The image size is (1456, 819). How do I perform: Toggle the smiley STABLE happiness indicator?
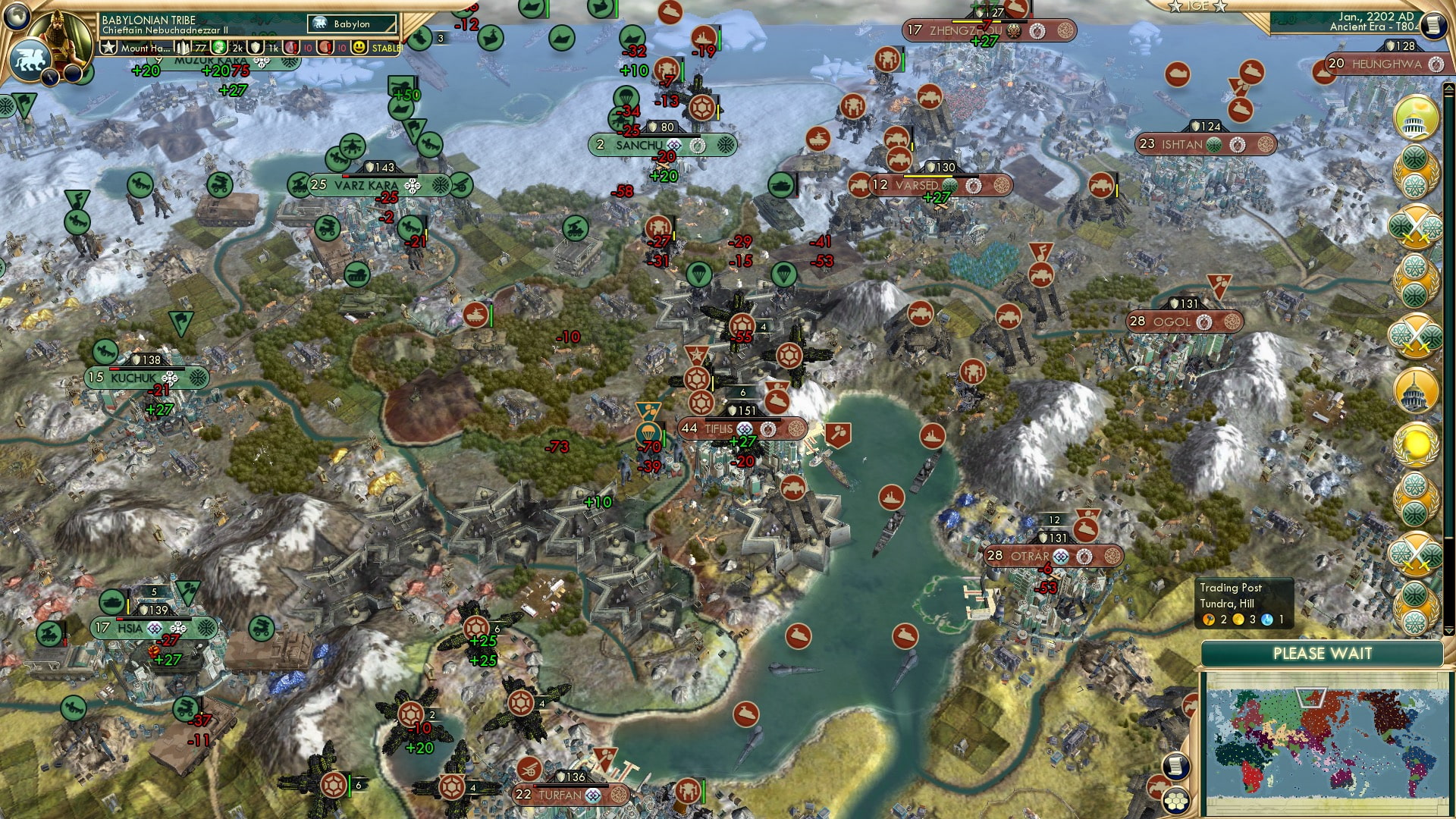coord(359,48)
